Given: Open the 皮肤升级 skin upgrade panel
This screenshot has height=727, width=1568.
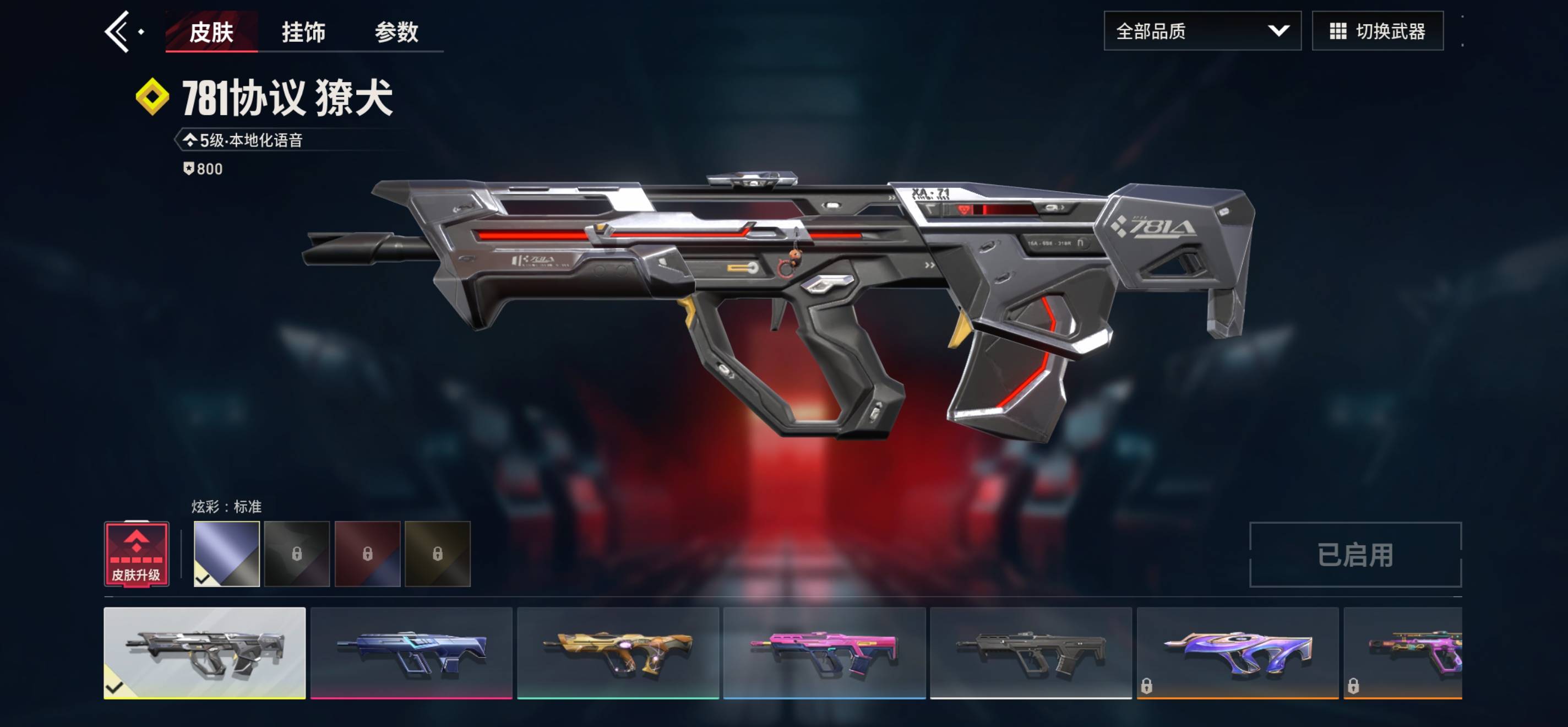Looking at the screenshot, I should (x=137, y=554).
